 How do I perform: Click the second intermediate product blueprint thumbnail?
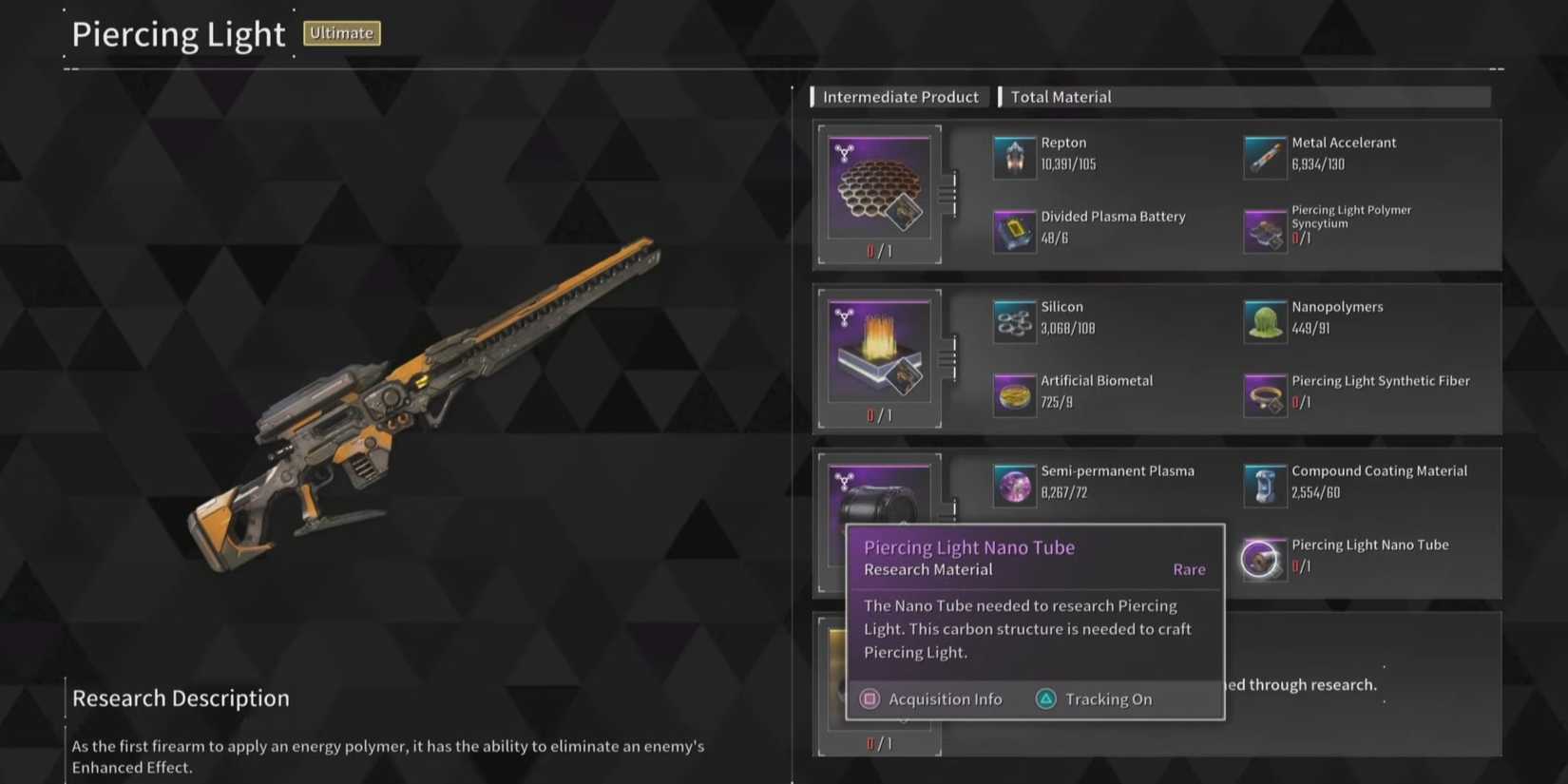click(879, 350)
